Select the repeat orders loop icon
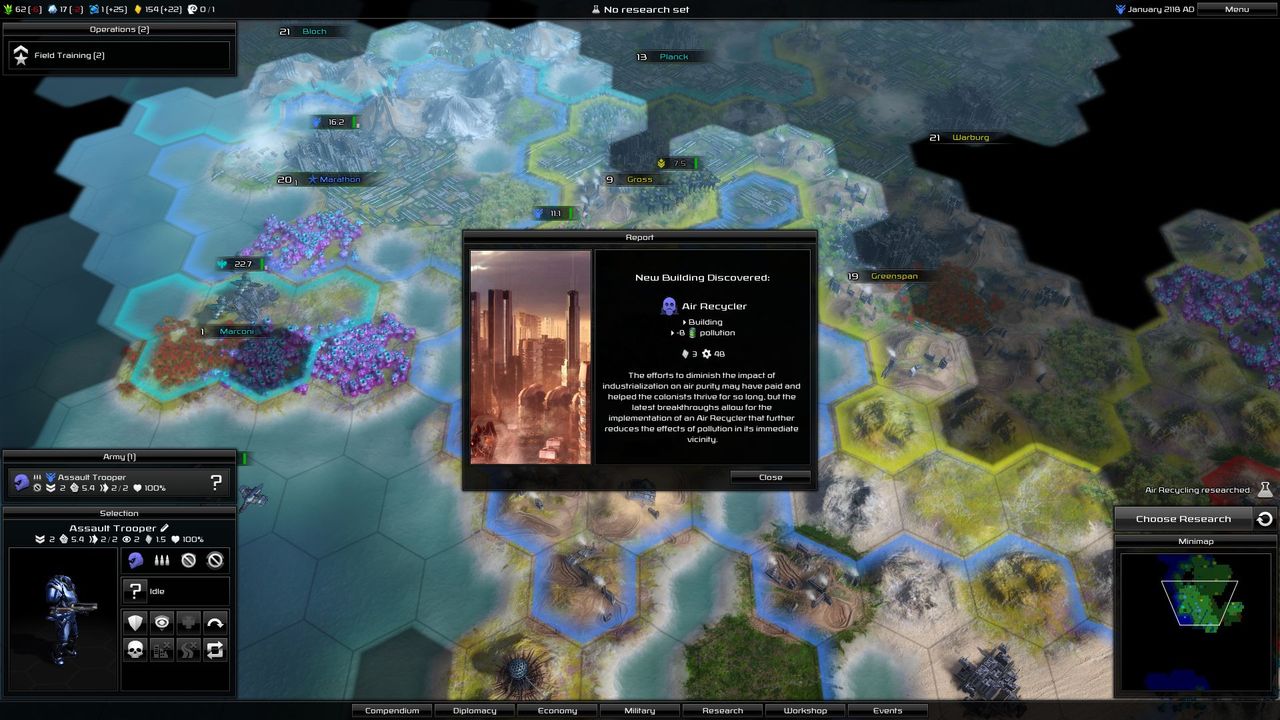 pyautogui.click(x=213, y=649)
